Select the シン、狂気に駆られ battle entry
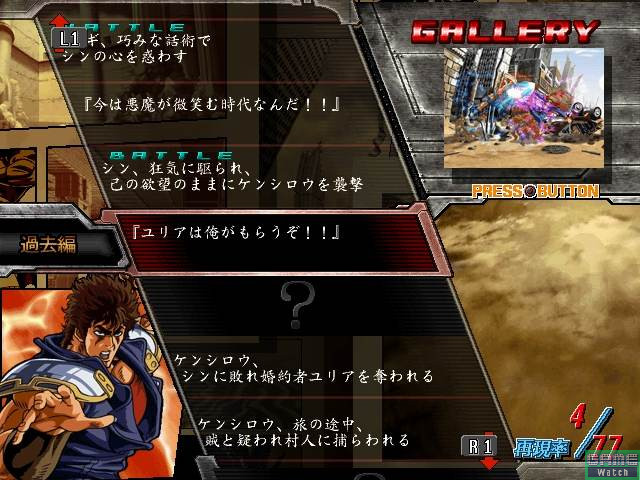 tap(238, 177)
